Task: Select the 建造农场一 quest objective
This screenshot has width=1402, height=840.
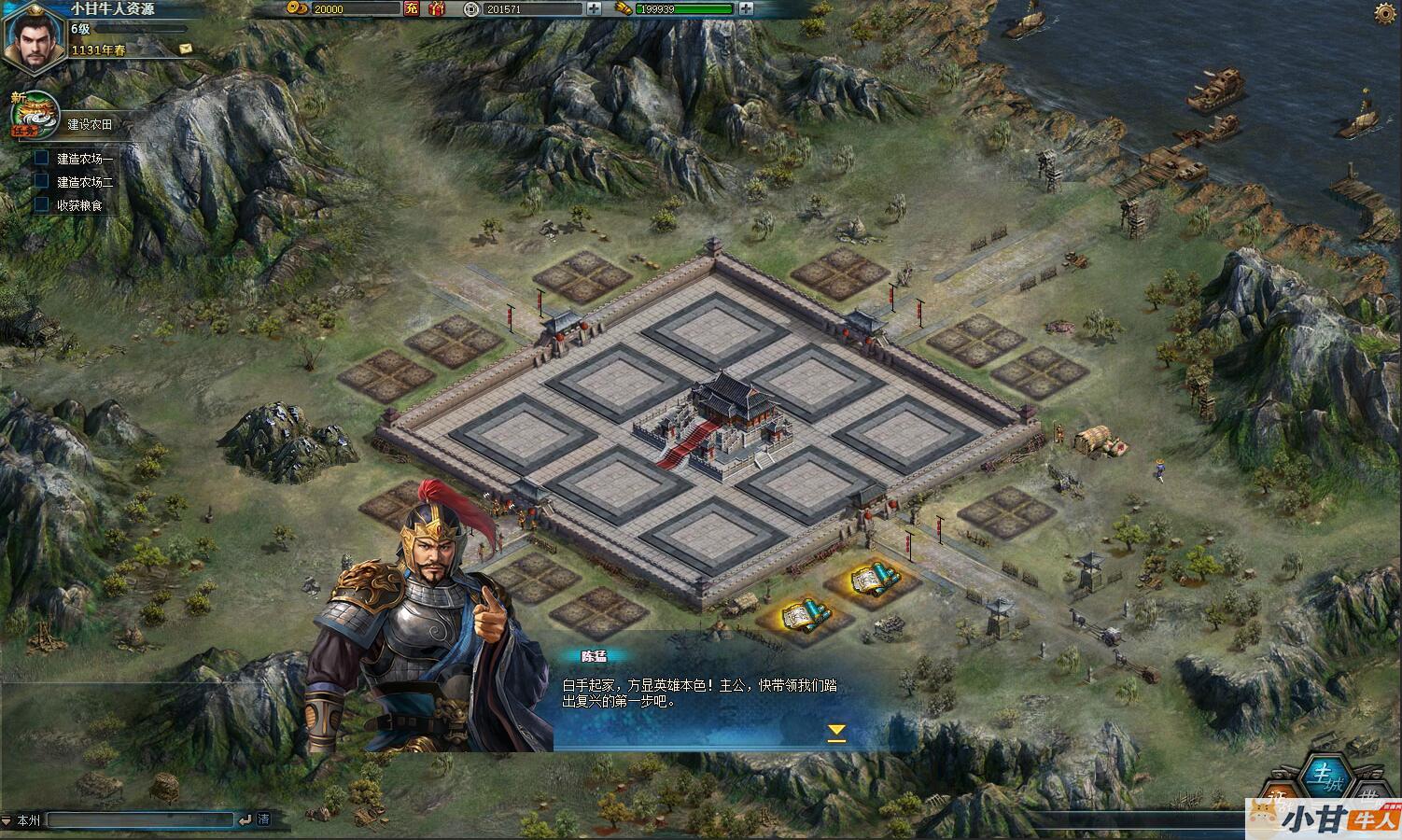Action: [84, 160]
